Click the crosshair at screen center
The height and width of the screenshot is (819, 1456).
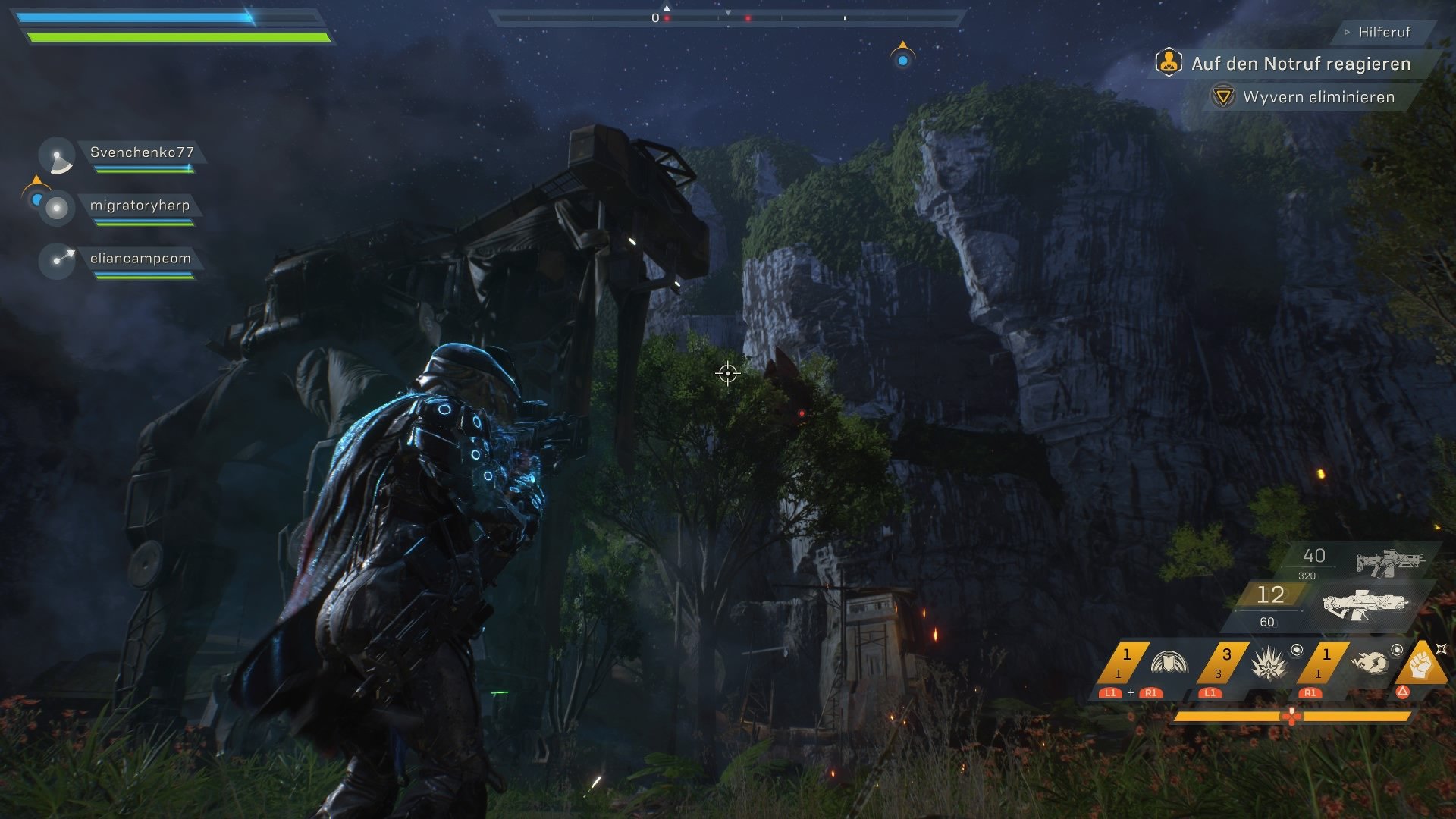[x=728, y=372]
